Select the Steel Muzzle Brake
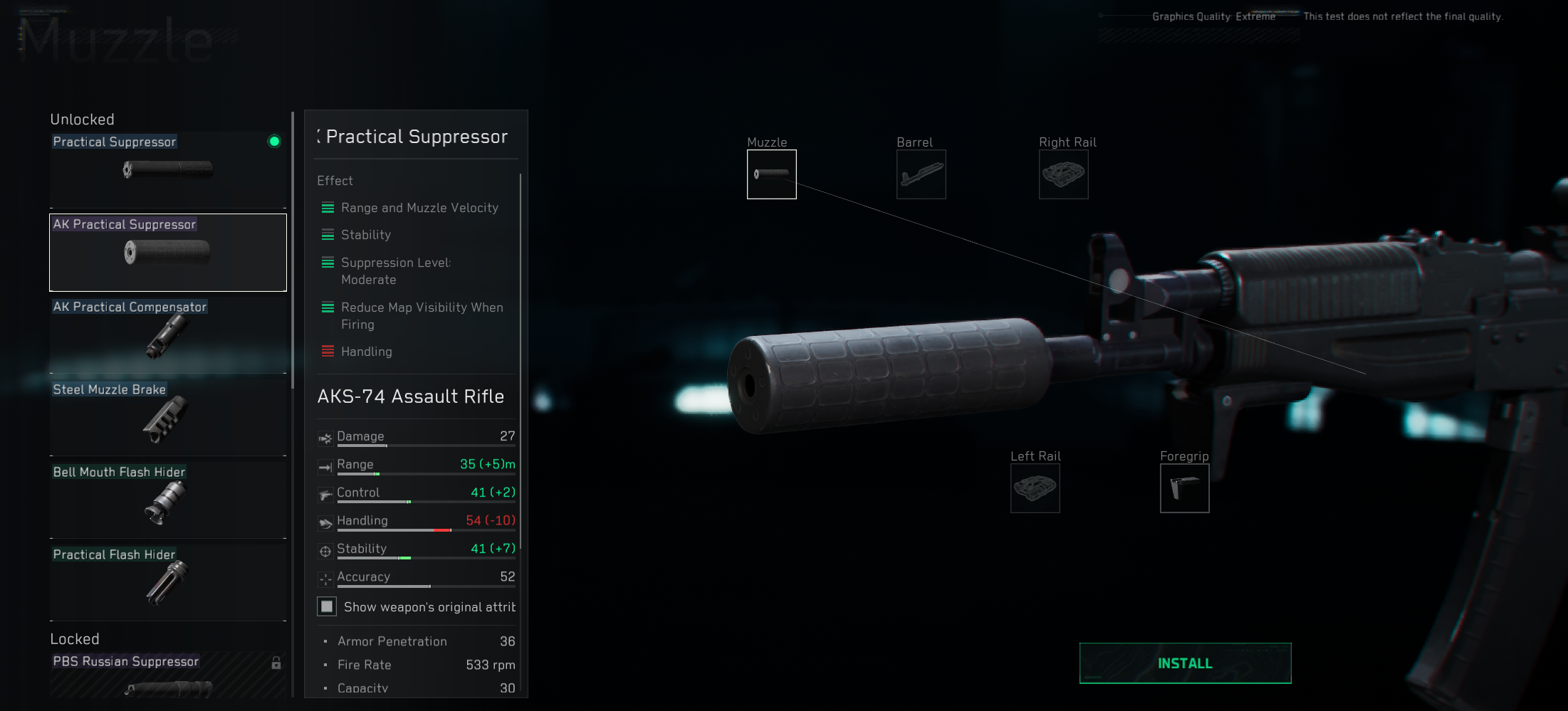The height and width of the screenshot is (711, 1568). pyautogui.click(x=168, y=418)
